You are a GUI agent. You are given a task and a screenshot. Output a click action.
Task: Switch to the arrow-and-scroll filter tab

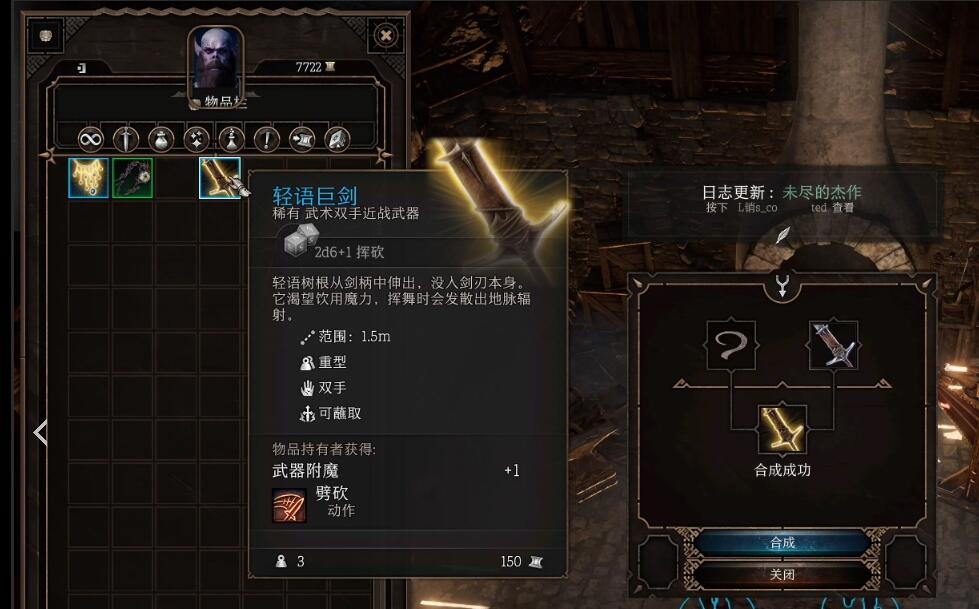[301, 138]
